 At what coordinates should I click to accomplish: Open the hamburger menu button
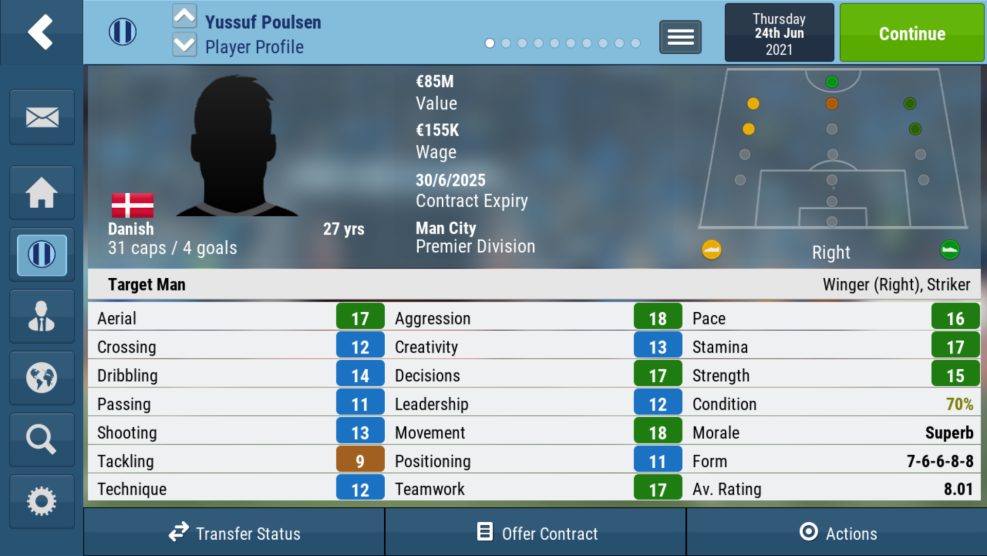point(680,37)
